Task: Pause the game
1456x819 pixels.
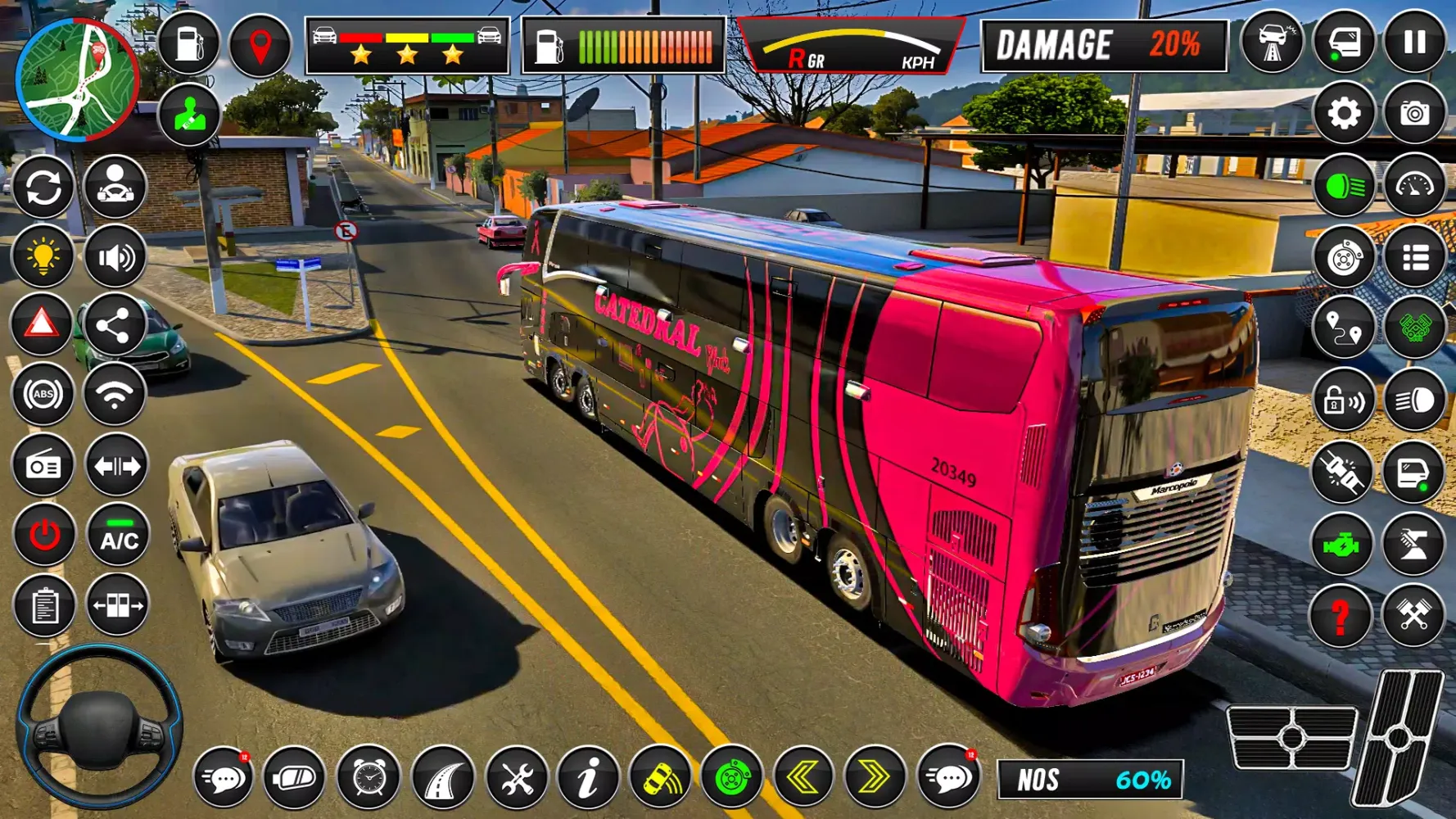Action: [x=1414, y=43]
